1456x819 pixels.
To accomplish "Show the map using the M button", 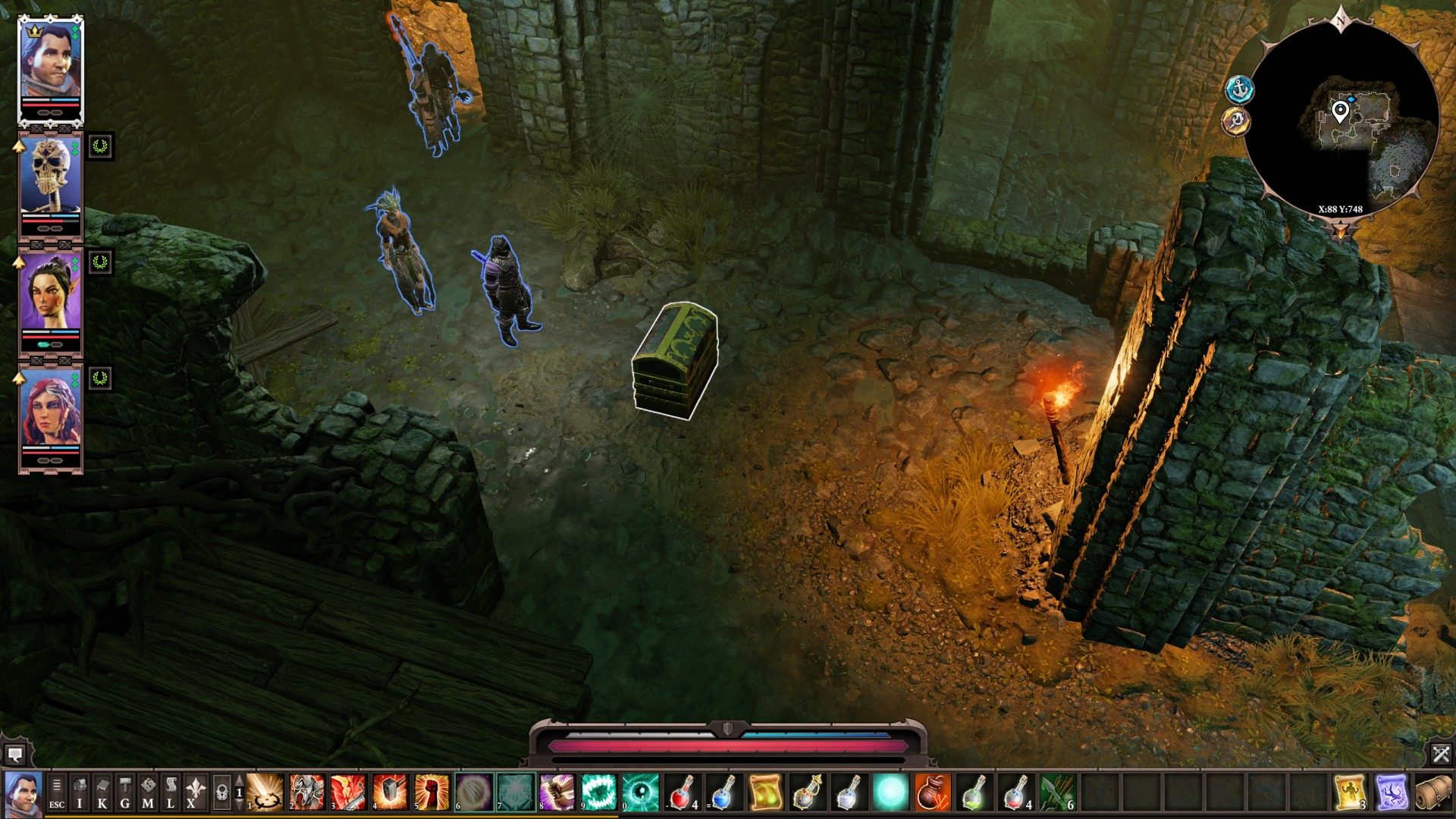I will coord(148,792).
